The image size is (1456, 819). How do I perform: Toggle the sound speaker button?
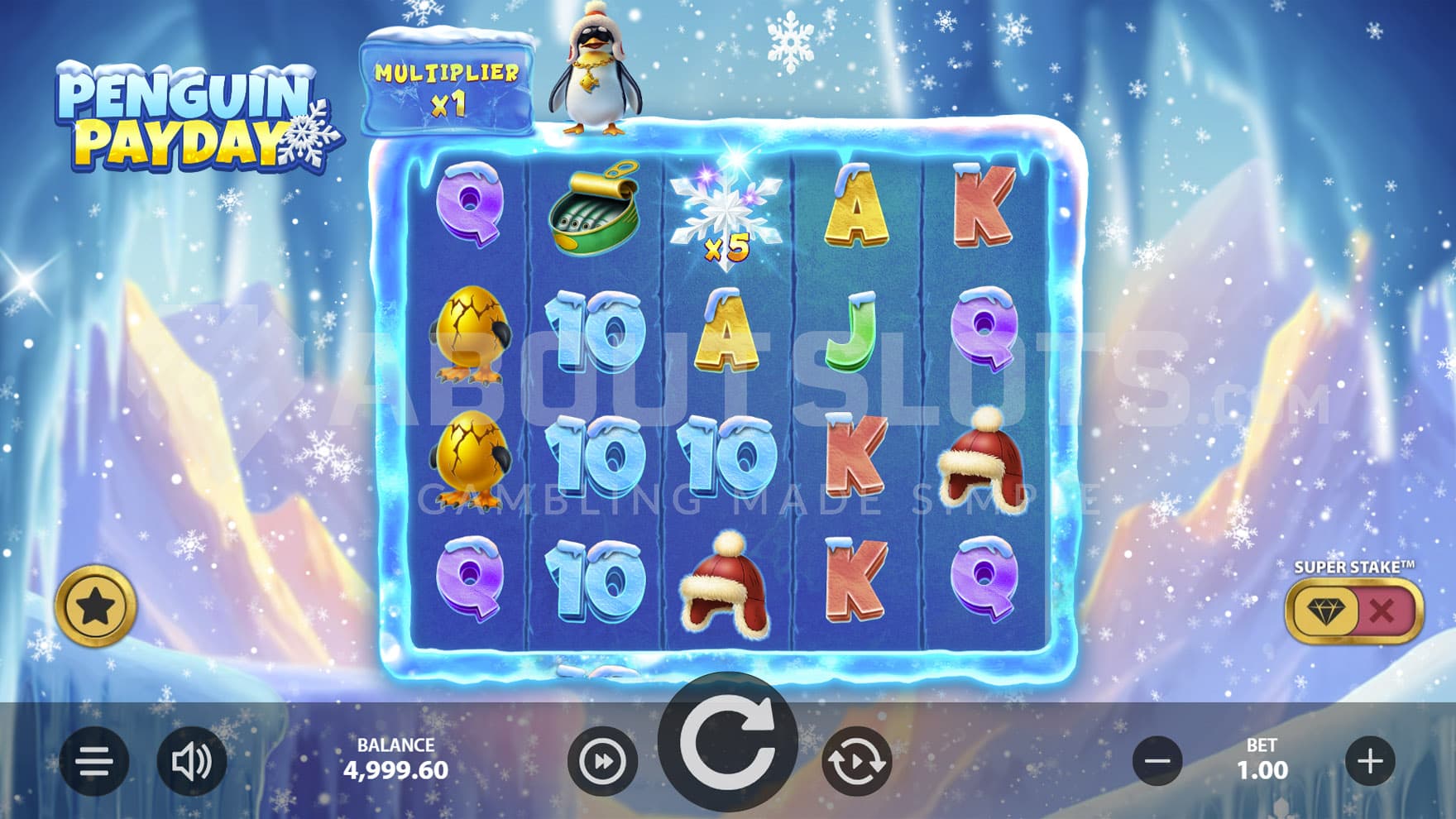(x=191, y=761)
